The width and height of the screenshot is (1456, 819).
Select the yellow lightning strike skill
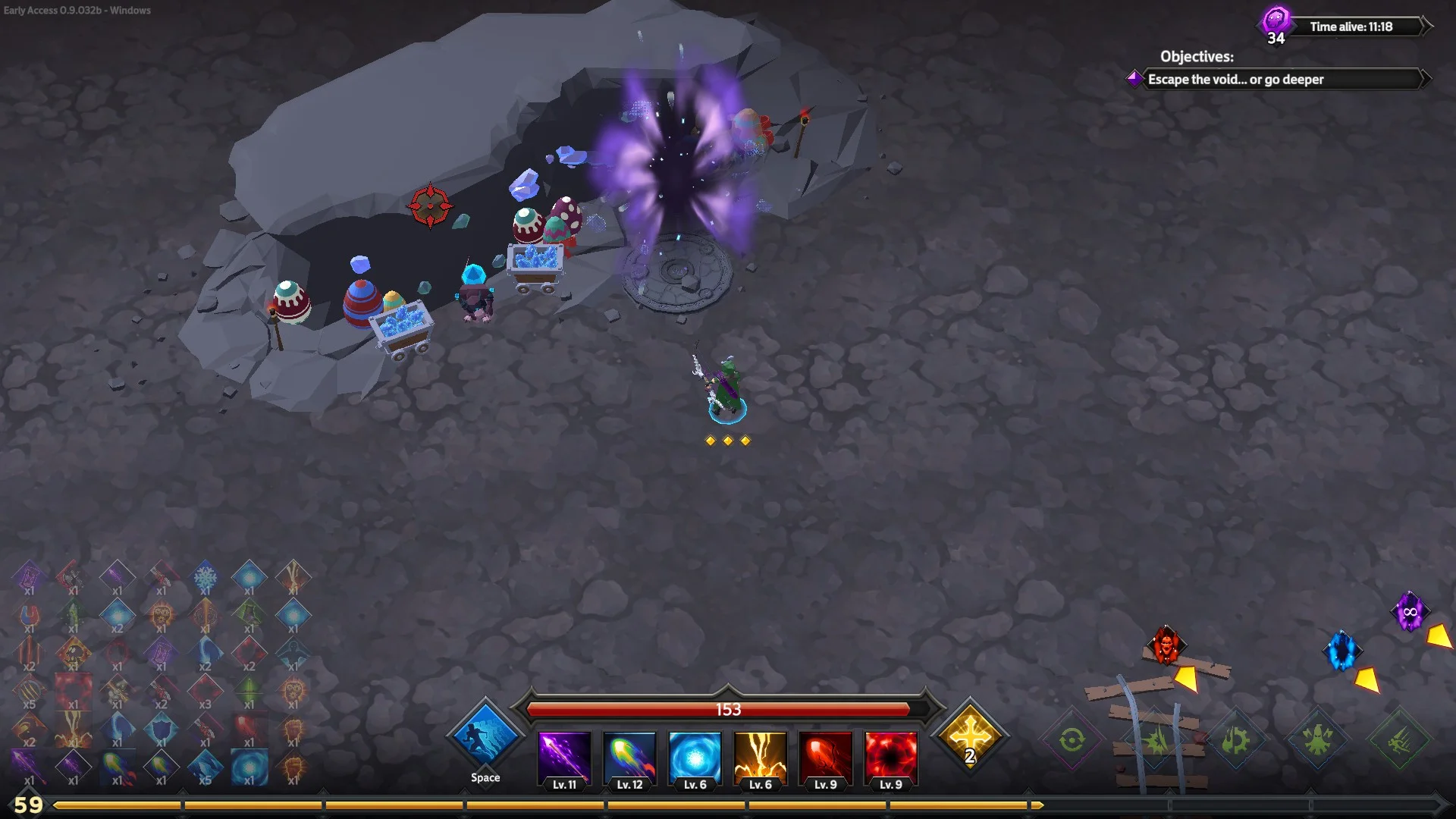tap(760, 756)
